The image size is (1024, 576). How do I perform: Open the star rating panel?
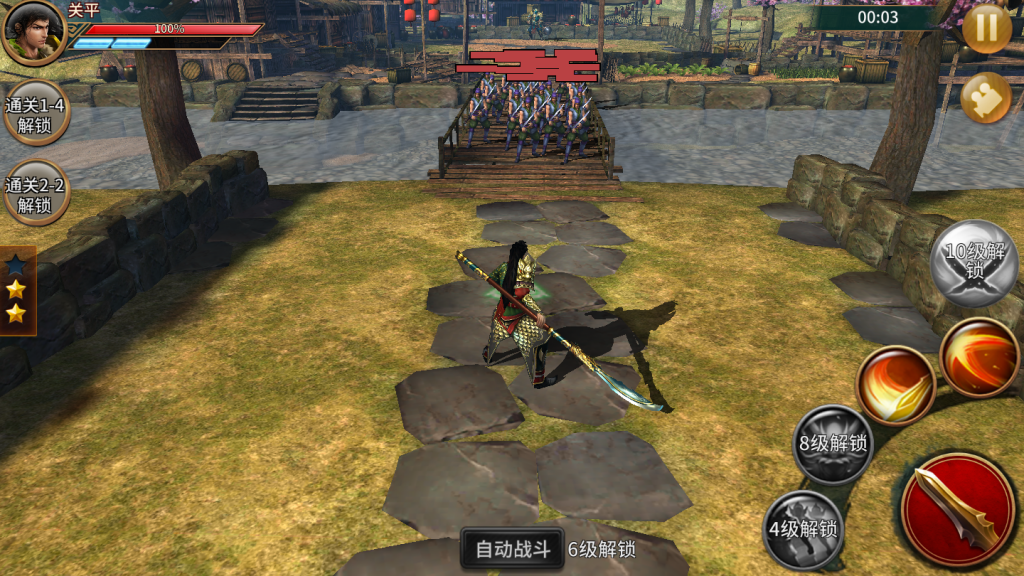(16, 290)
